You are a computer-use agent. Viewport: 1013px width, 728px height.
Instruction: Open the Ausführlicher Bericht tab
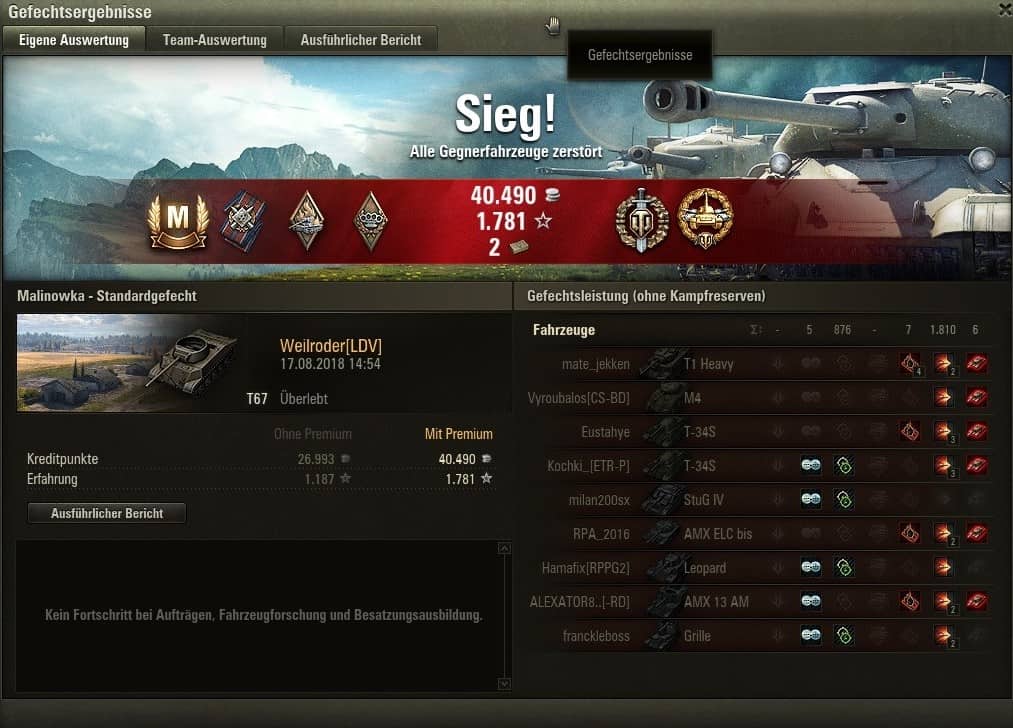pyautogui.click(x=361, y=40)
